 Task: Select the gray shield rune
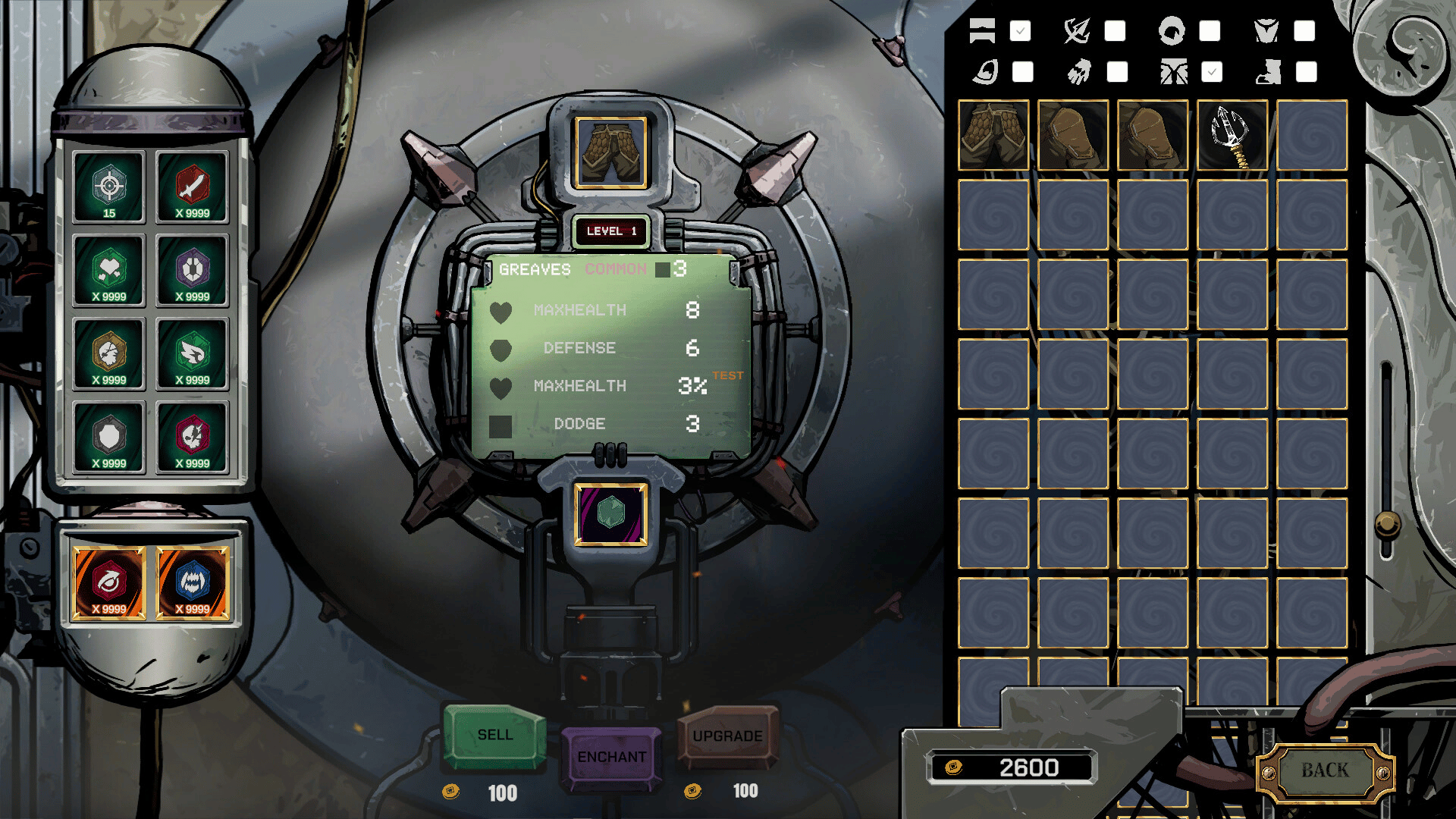point(109,437)
